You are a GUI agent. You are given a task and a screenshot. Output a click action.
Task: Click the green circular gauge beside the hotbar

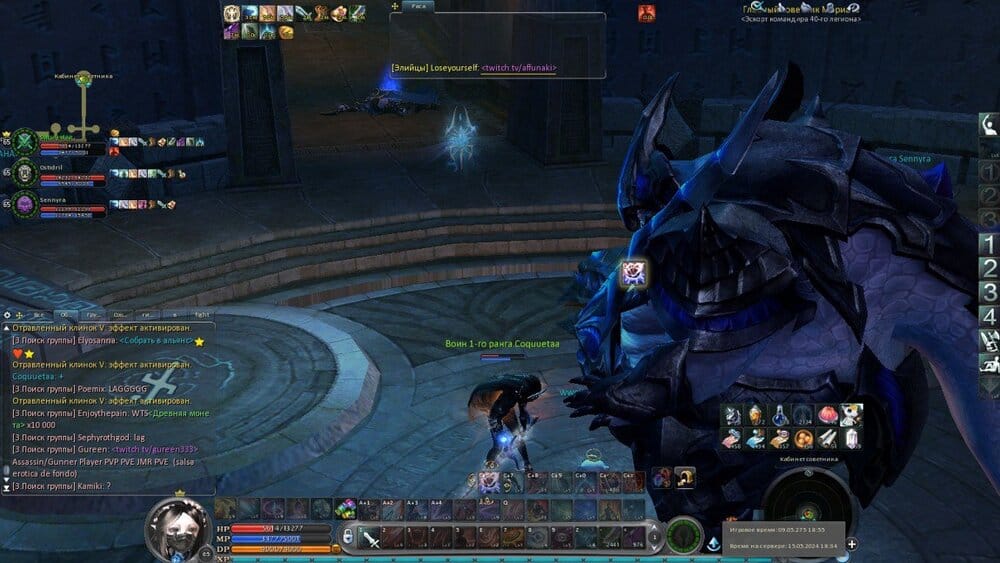pyautogui.click(x=685, y=535)
